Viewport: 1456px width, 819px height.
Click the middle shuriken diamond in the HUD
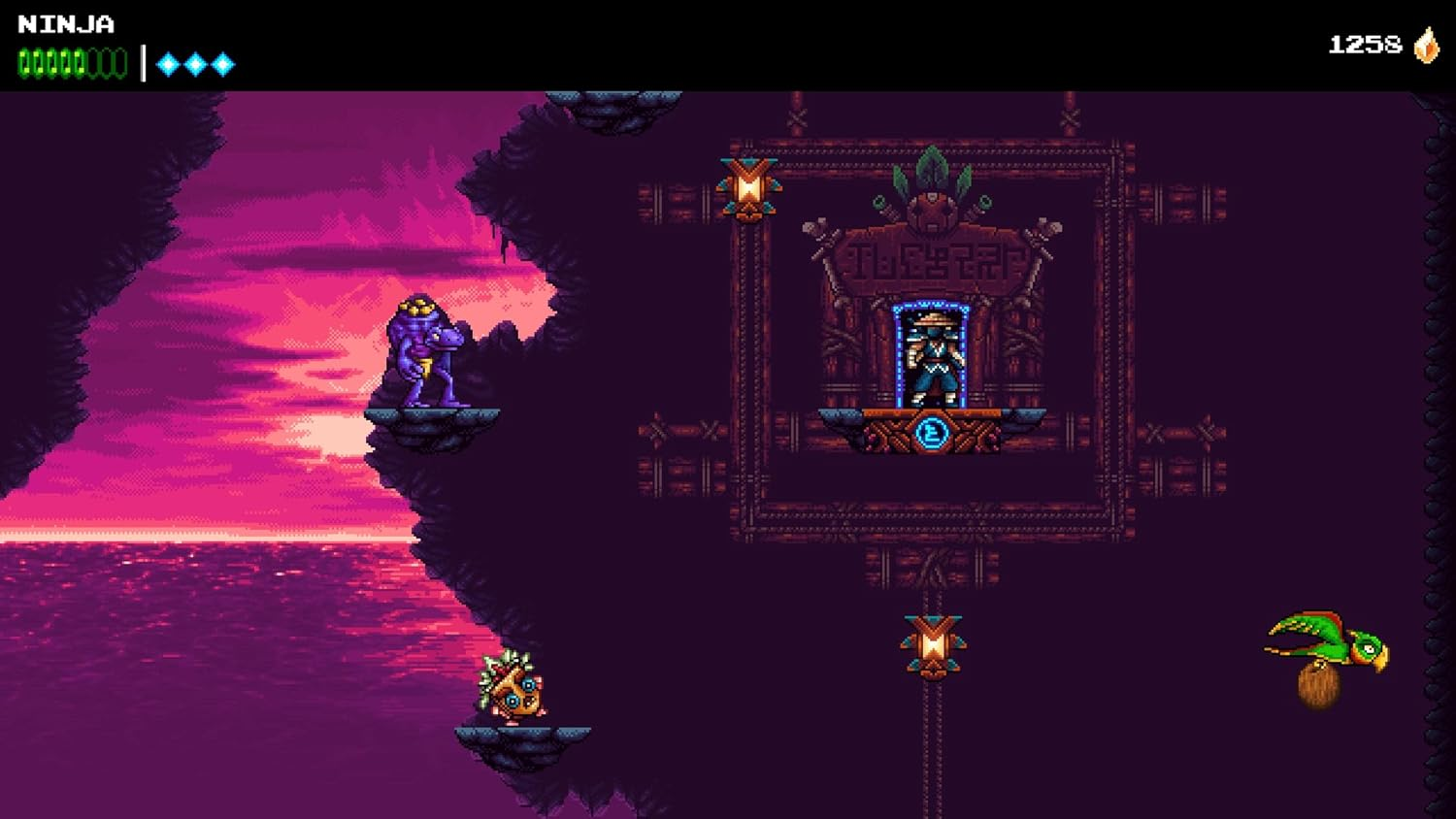click(x=195, y=63)
